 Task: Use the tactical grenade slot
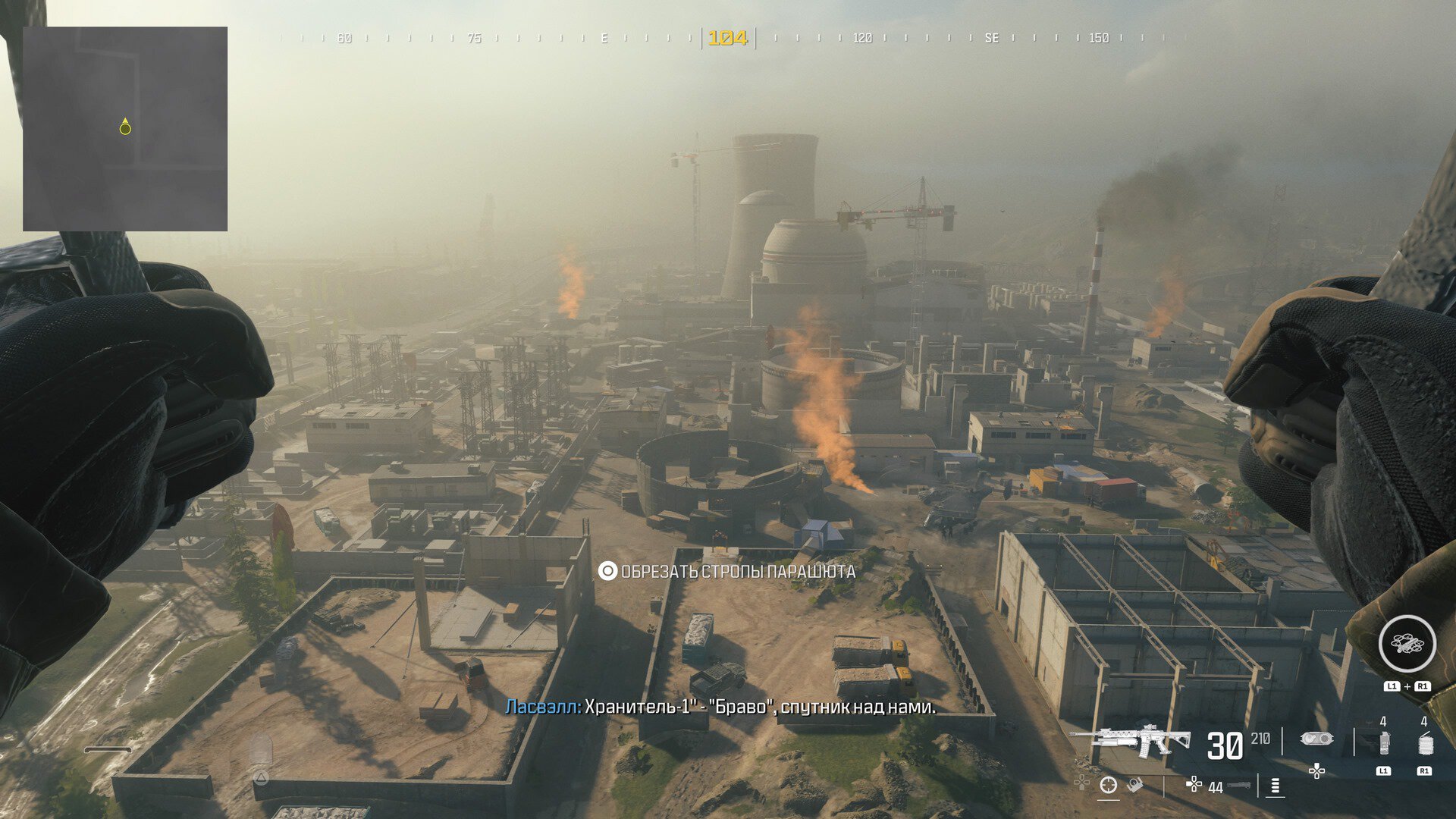point(1384,743)
